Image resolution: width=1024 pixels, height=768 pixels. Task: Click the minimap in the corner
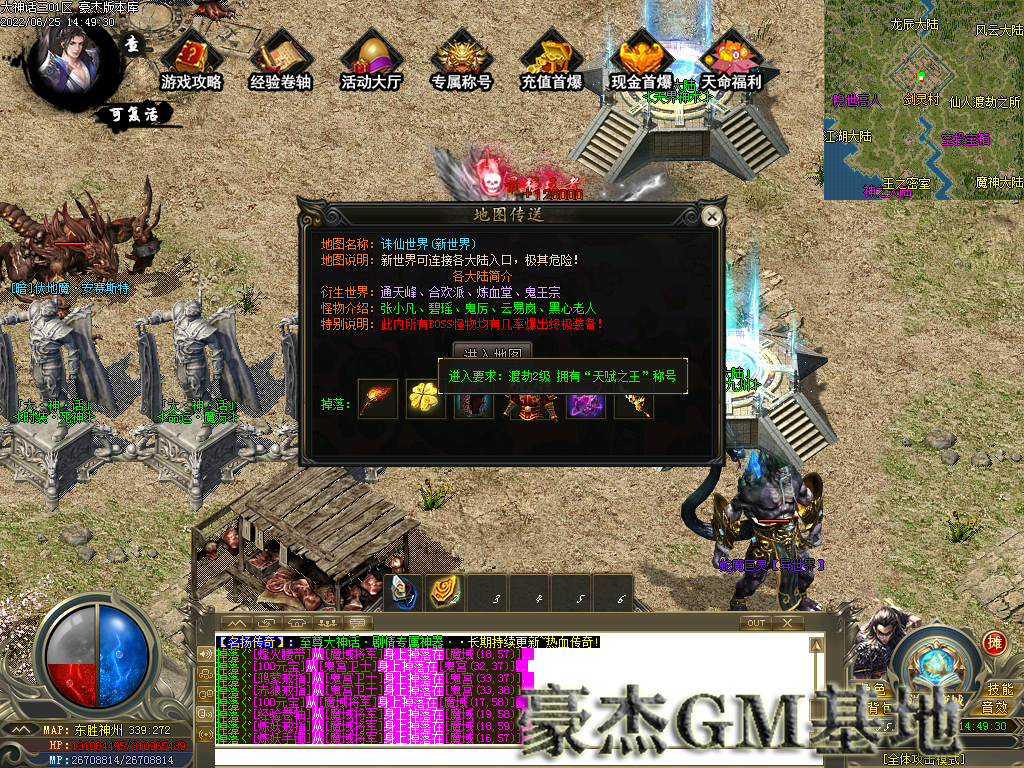click(923, 100)
